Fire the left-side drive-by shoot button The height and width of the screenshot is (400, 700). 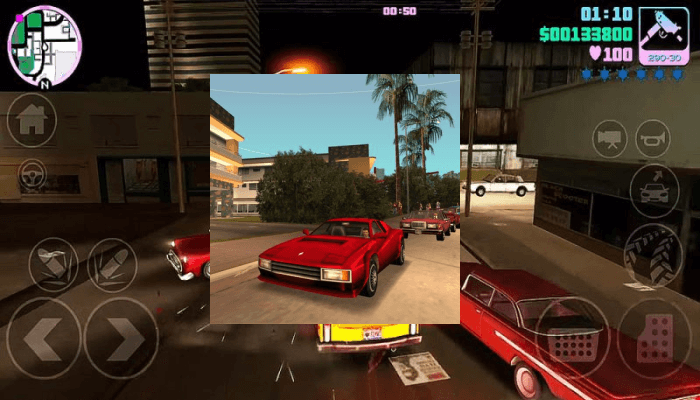tap(53, 264)
